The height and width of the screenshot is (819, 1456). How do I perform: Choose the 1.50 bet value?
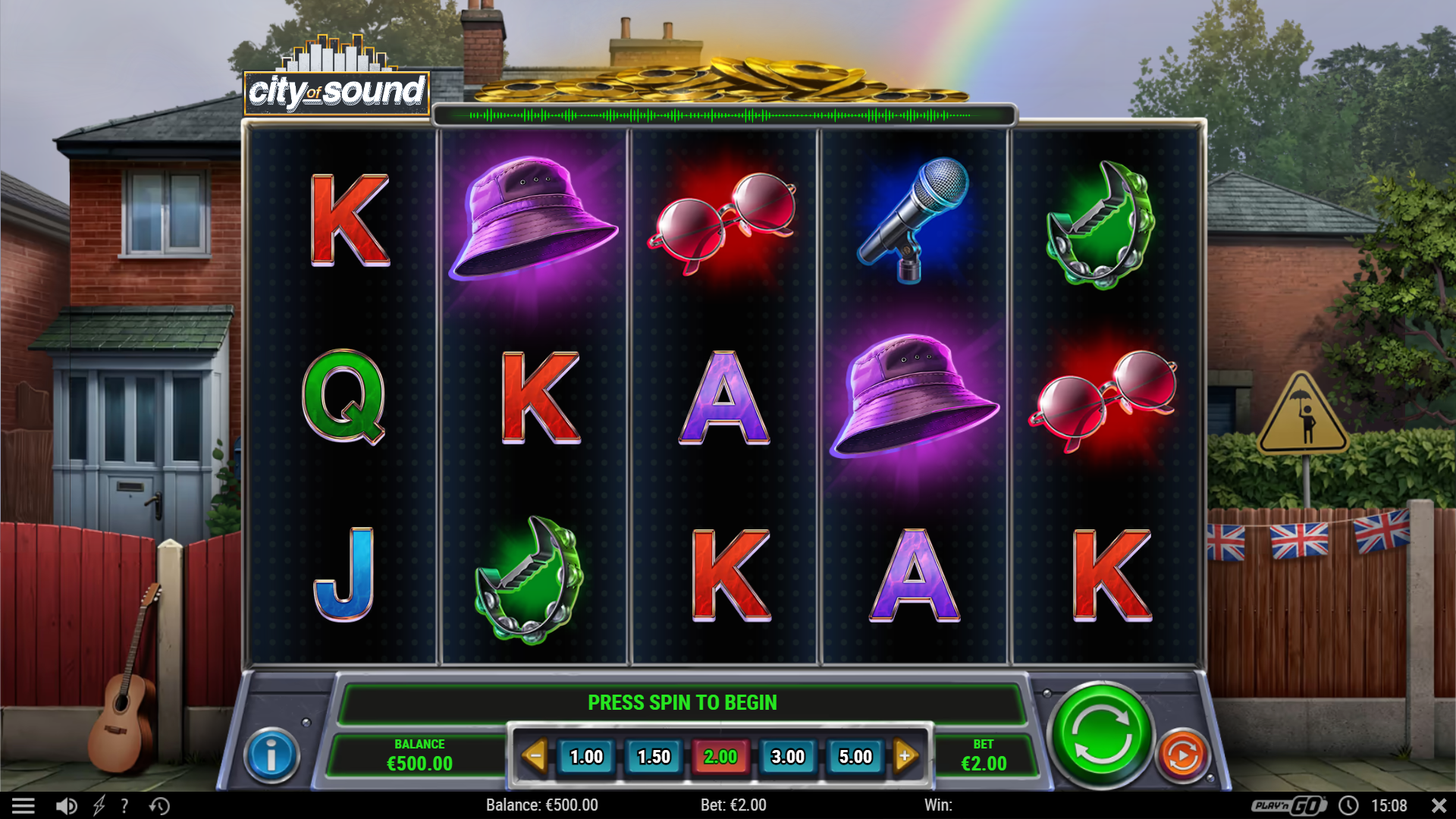click(654, 757)
